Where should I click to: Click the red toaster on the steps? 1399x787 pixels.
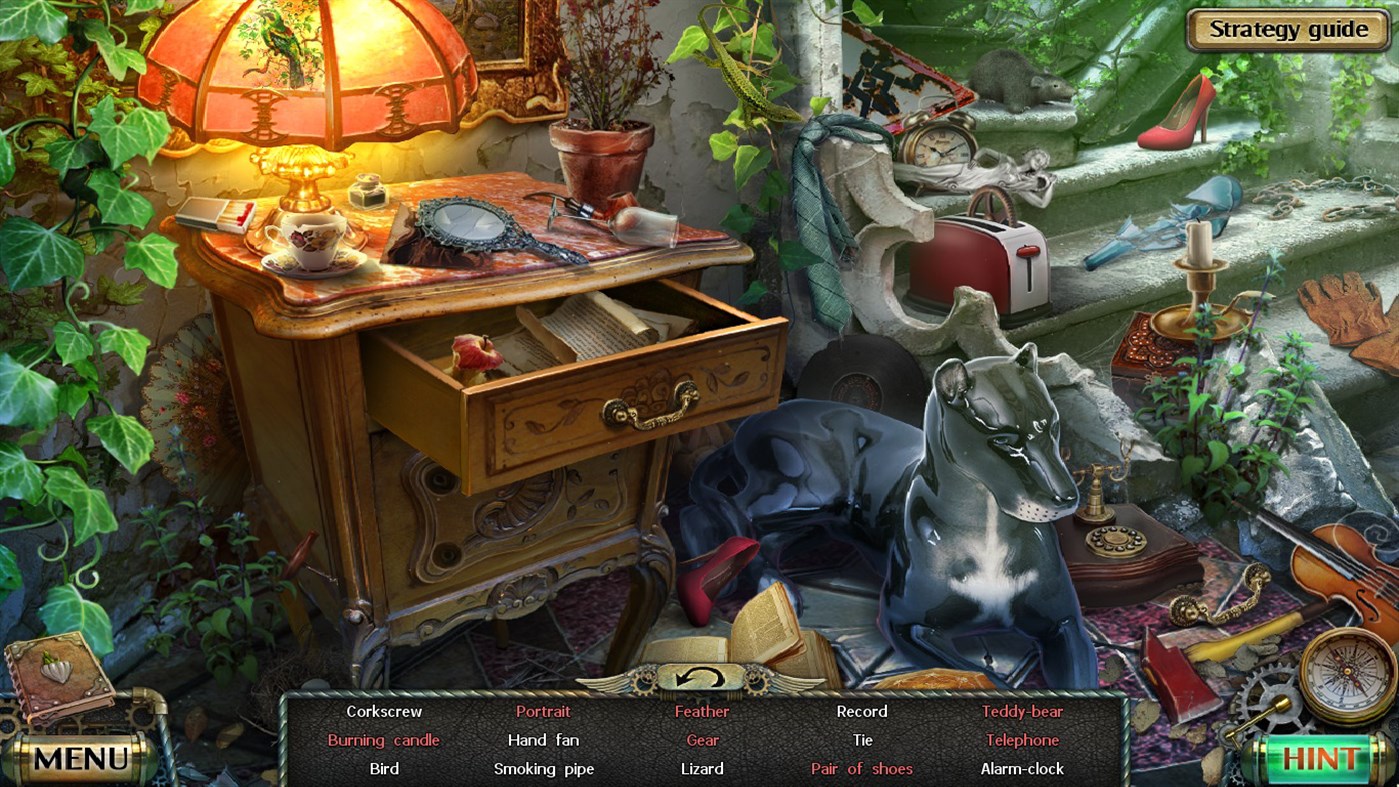coord(973,262)
